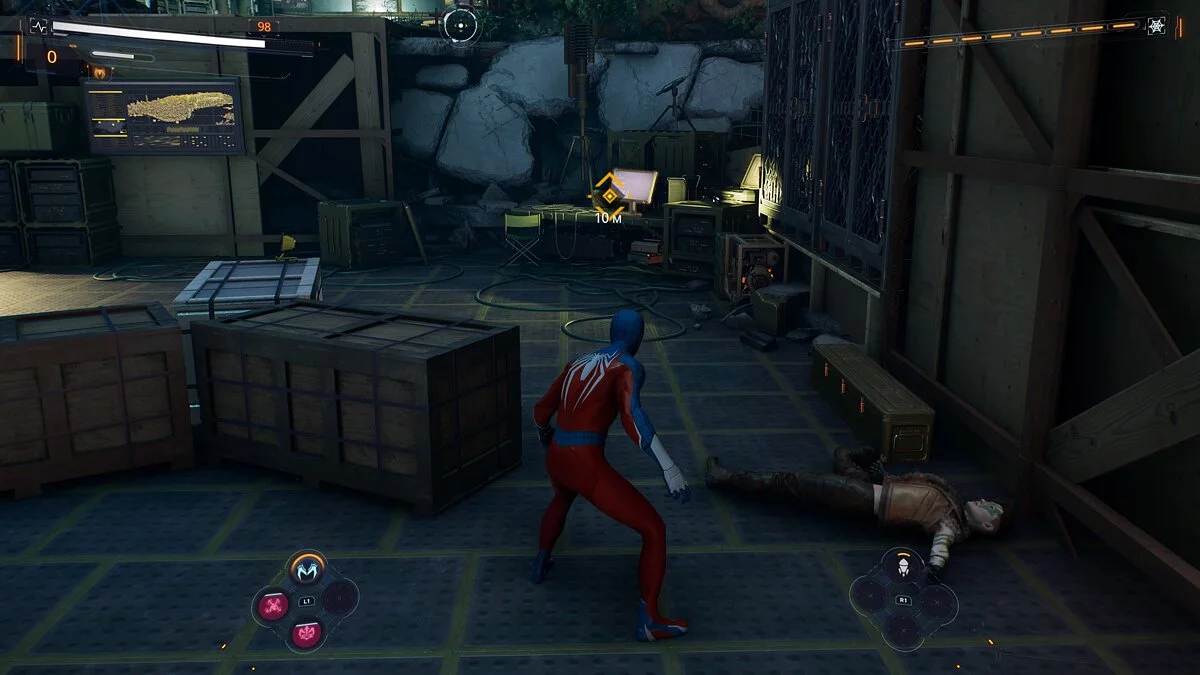Image resolution: width=1200 pixels, height=675 pixels.
Task: Select the orange spider emblem under the focus bar
Action: tap(99, 72)
